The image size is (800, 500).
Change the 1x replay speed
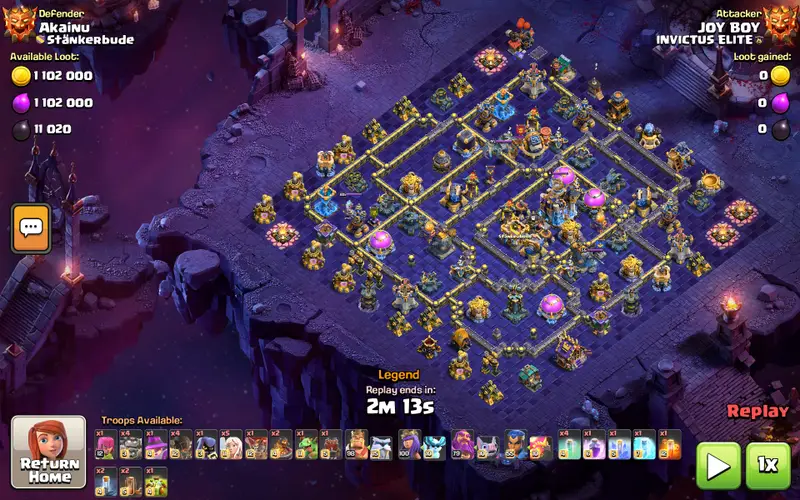(x=767, y=464)
